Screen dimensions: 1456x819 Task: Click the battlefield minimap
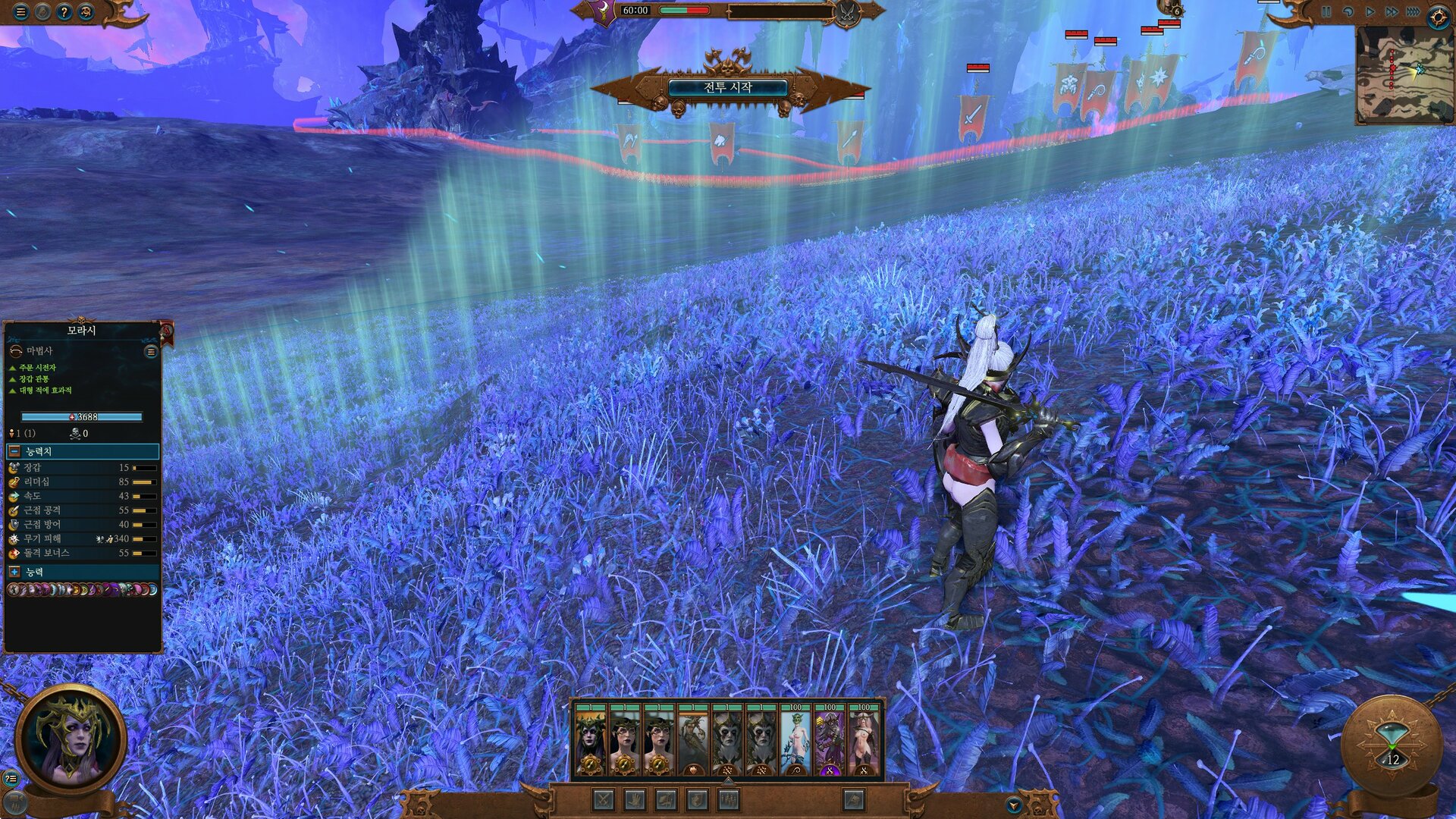pos(1403,74)
